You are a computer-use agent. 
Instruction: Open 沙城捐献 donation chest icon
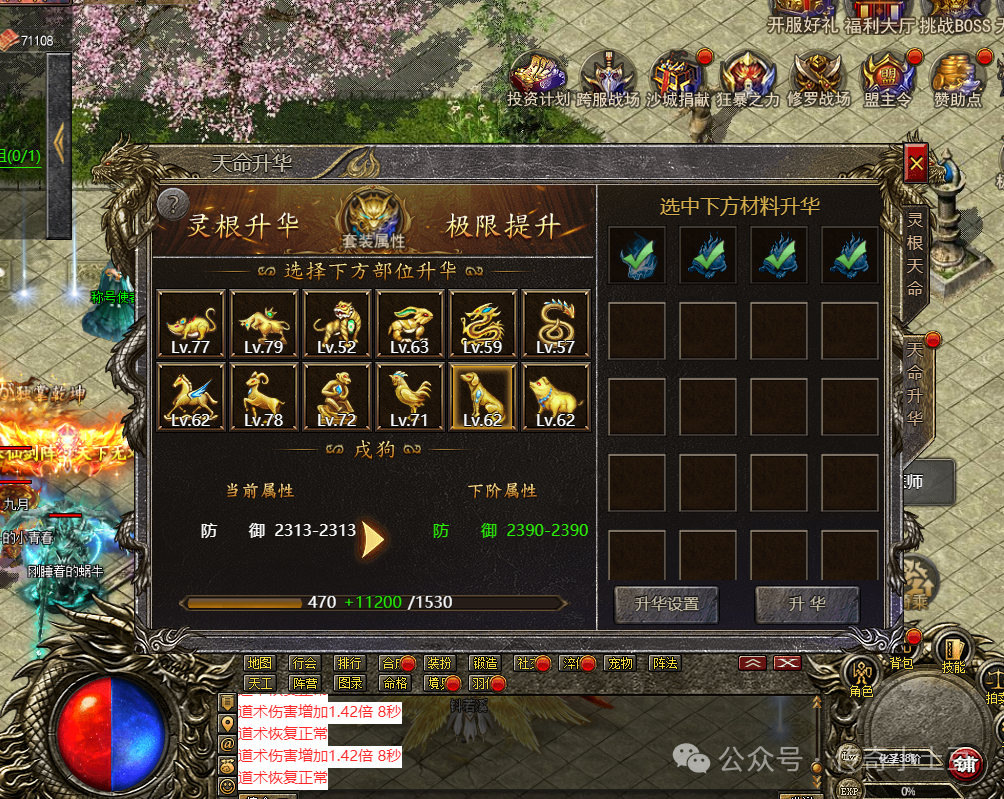pos(677,79)
